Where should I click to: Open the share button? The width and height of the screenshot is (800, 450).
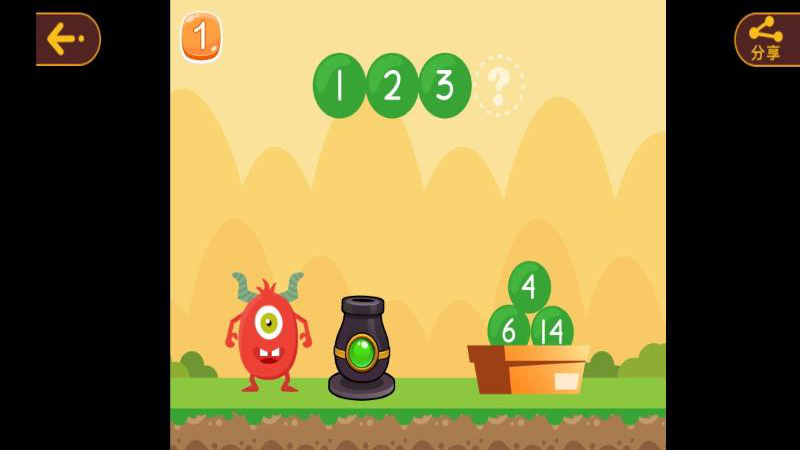765,39
